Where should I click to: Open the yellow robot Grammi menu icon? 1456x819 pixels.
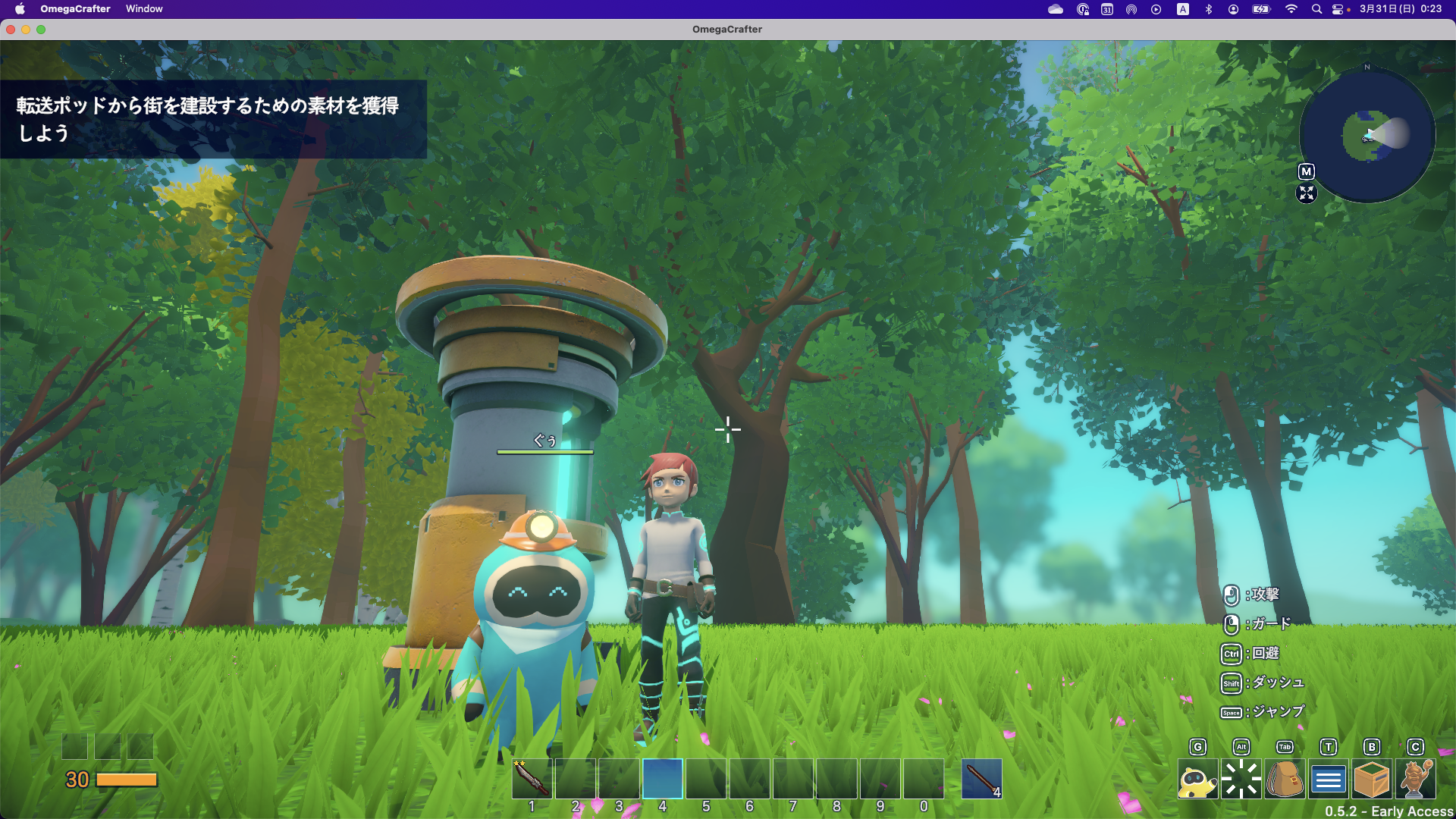[1197, 779]
